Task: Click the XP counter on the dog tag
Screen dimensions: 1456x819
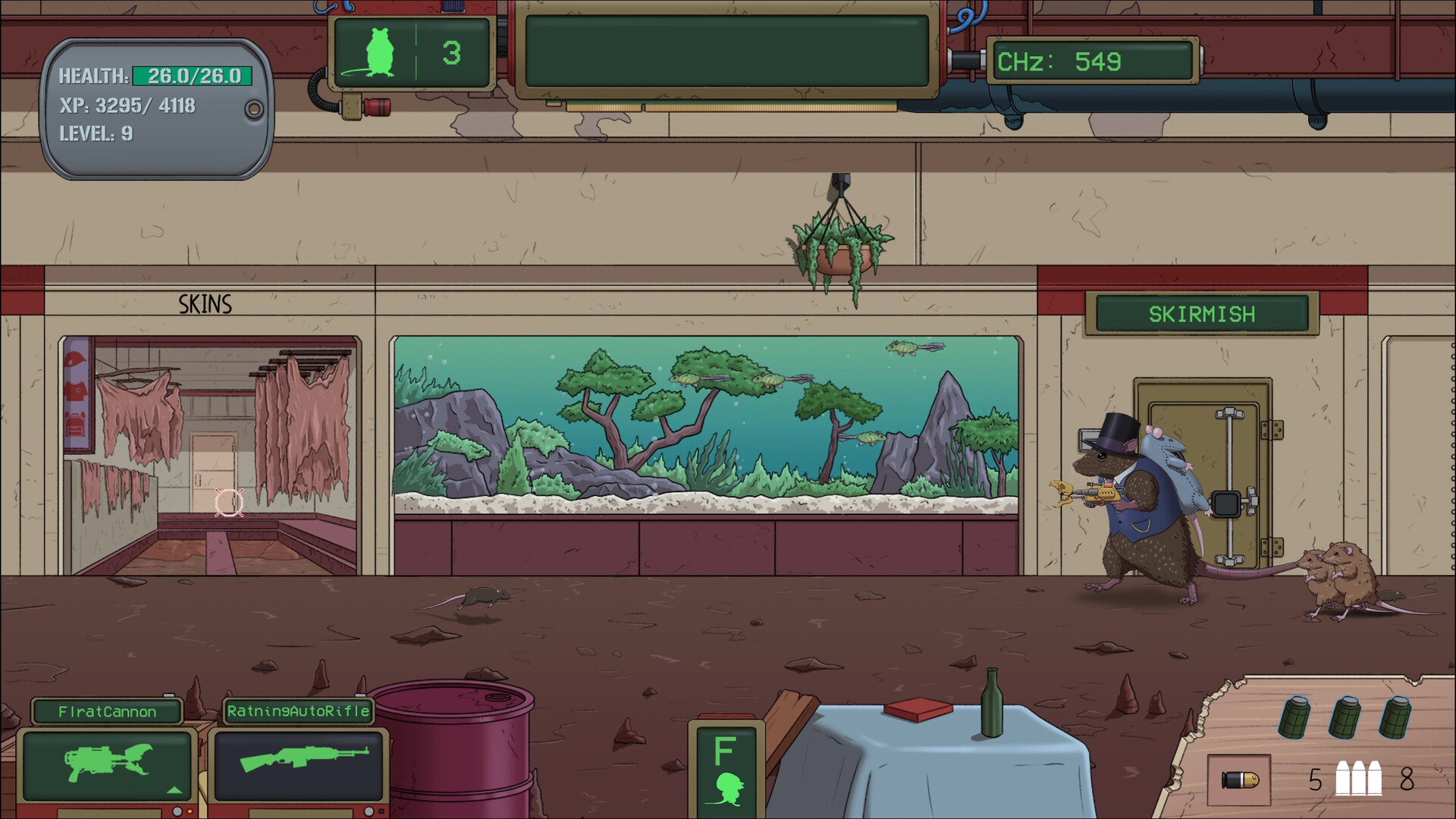Action: 126,105
